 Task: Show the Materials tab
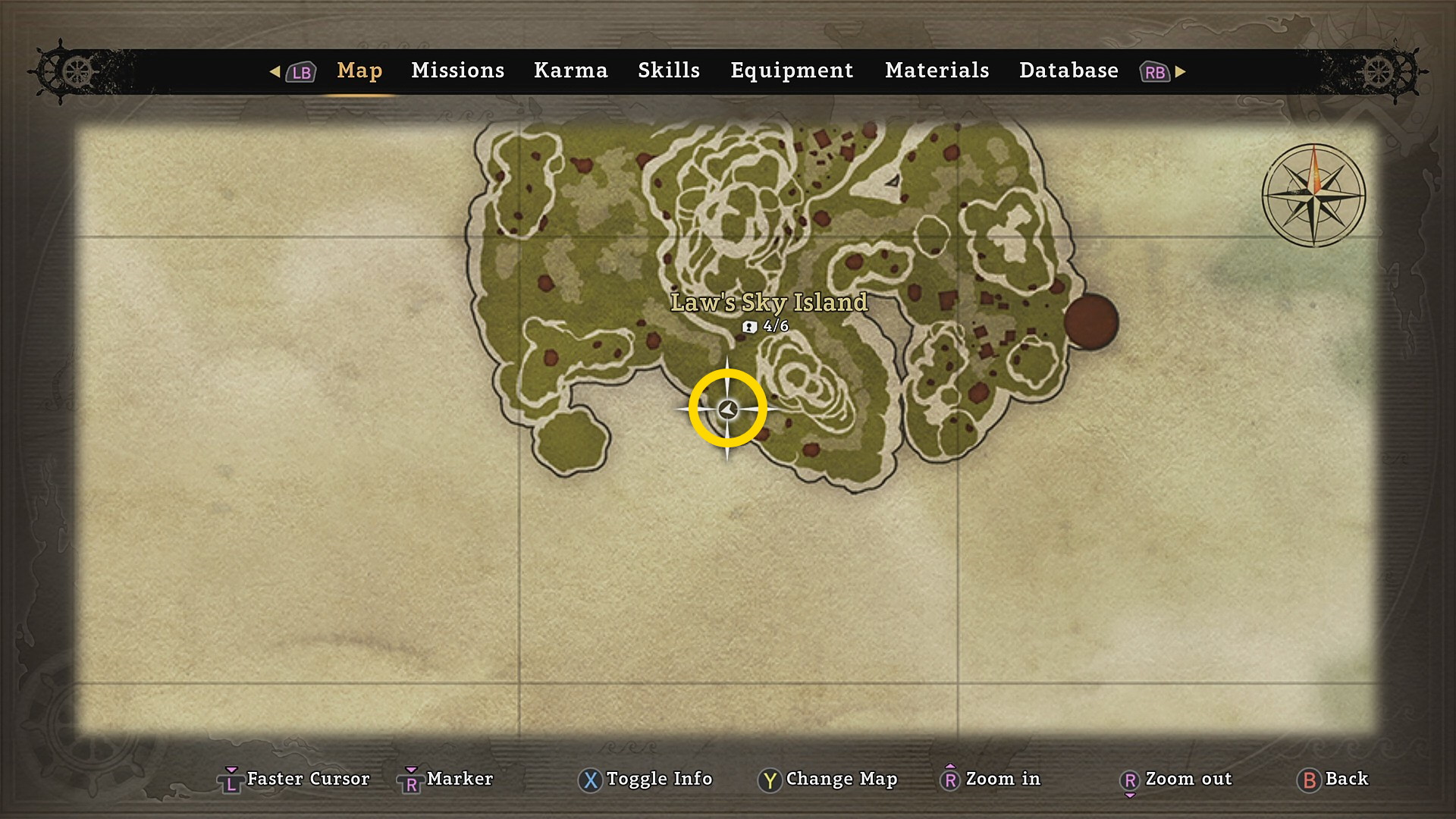pos(937,71)
